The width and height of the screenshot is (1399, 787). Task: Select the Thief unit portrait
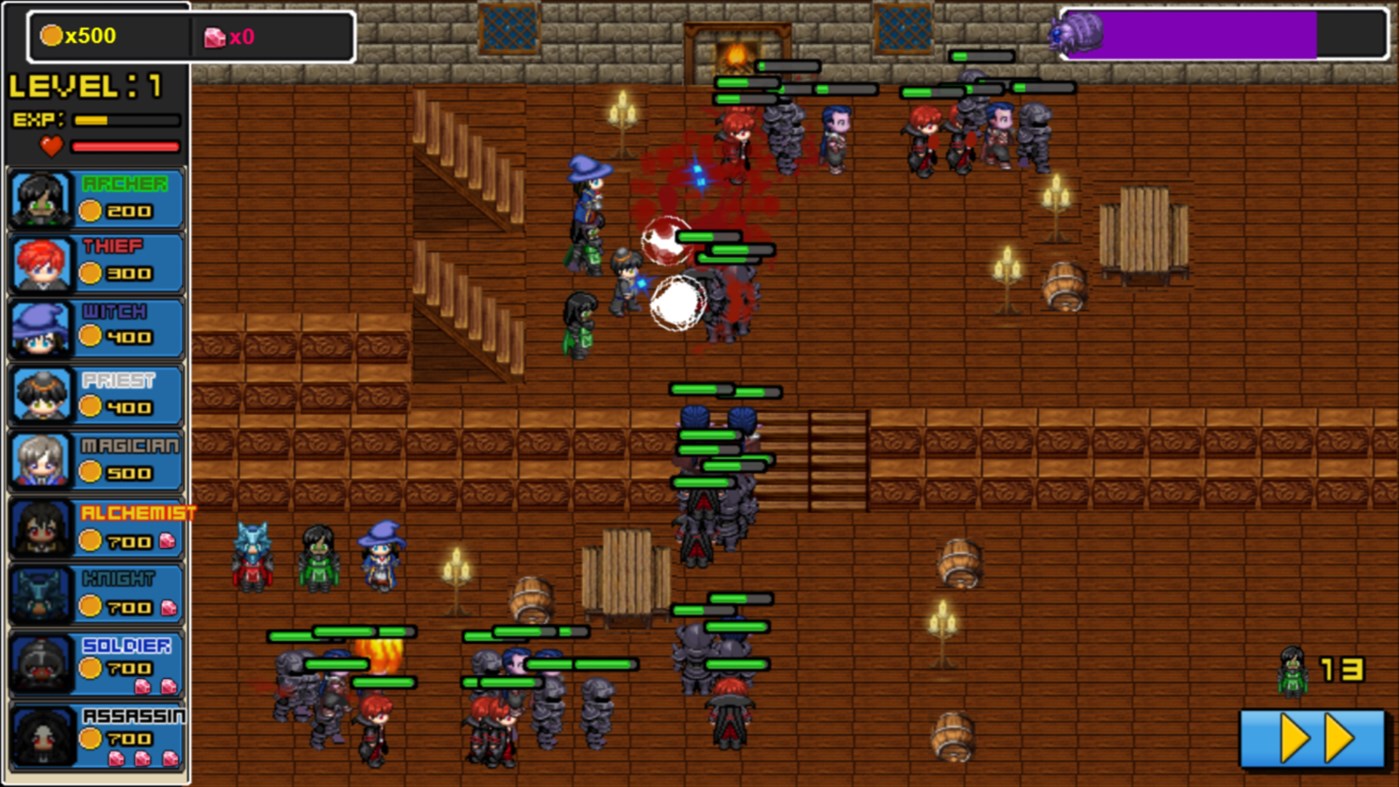(x=40, y=262)
